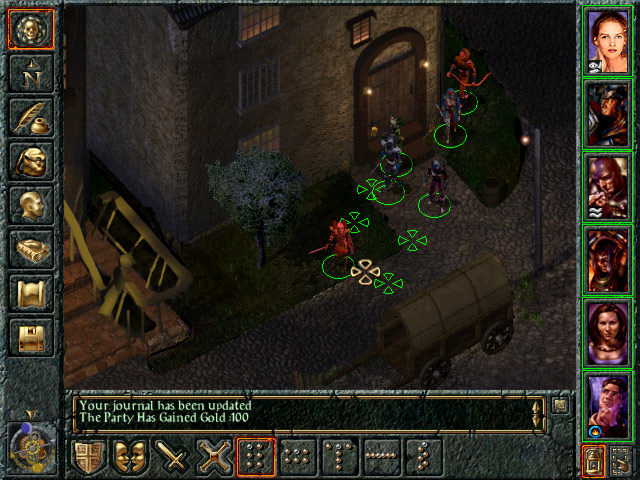The height and width of the screenshot is (480, 640).
Task: Show the character record with the bald head icon
Action: pos(30,205)
